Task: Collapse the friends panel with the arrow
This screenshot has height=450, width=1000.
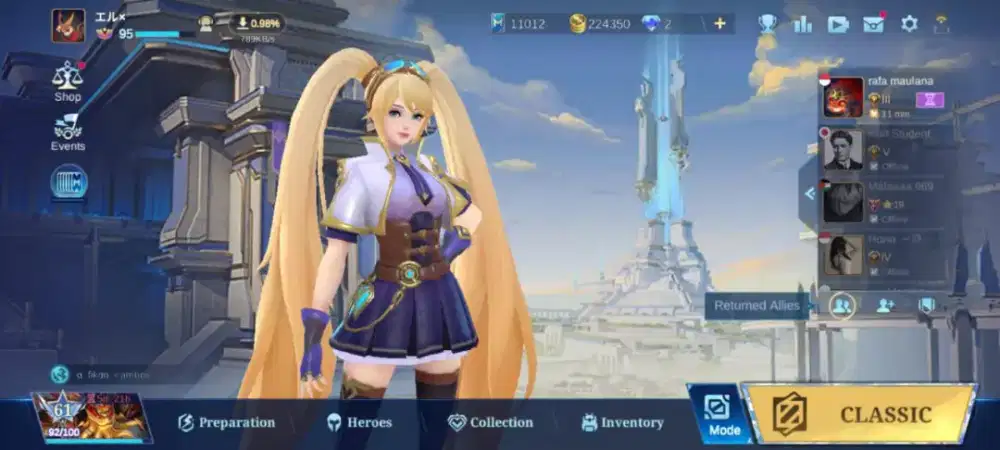Action: [x=808, y=194]
